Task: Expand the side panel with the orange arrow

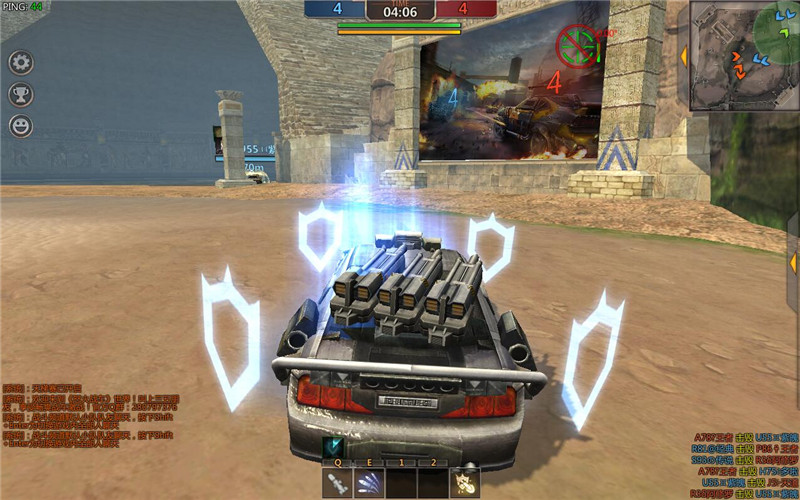Action: click(794, 263)
